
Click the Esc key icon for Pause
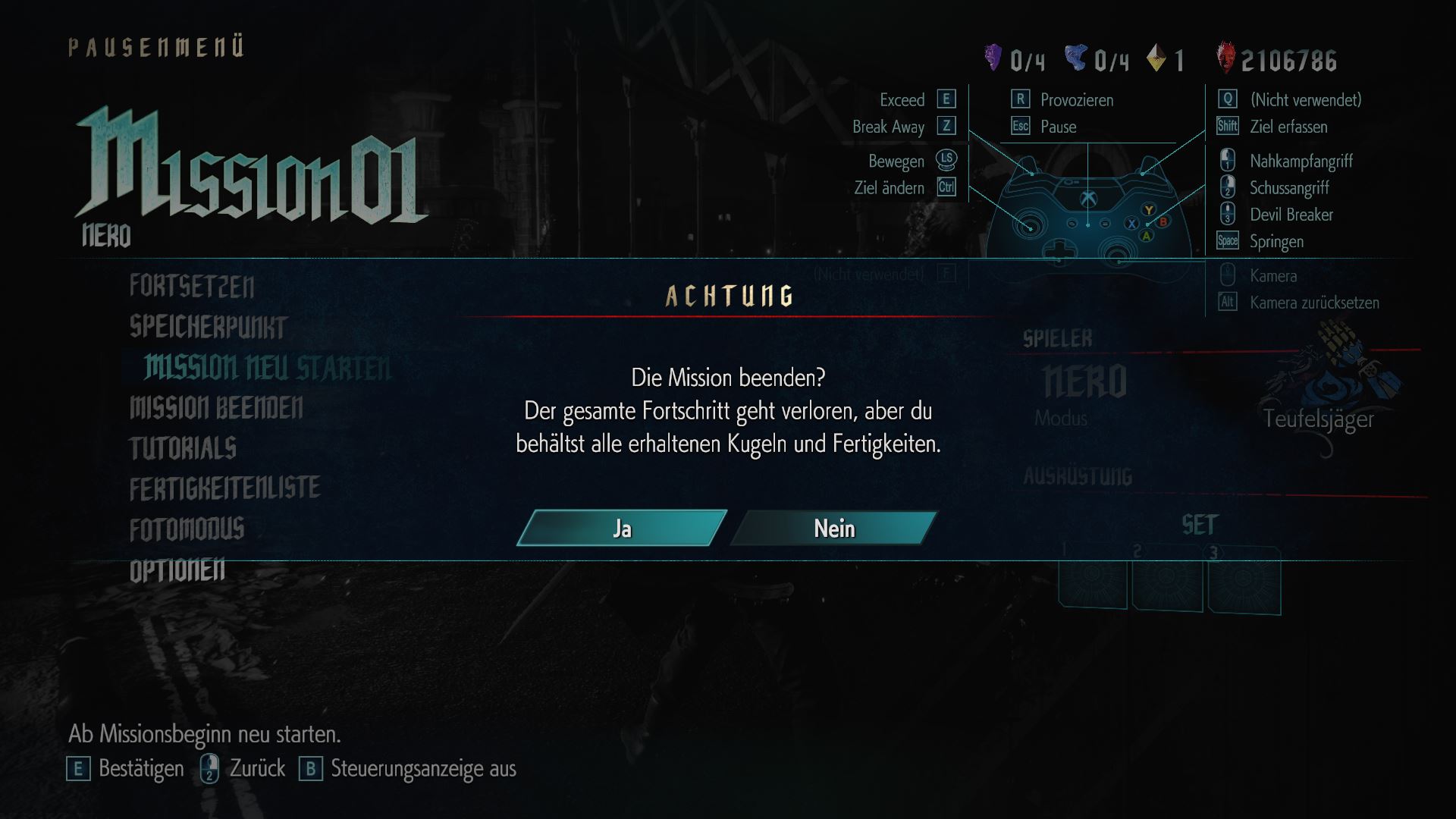pos(1021,127)
